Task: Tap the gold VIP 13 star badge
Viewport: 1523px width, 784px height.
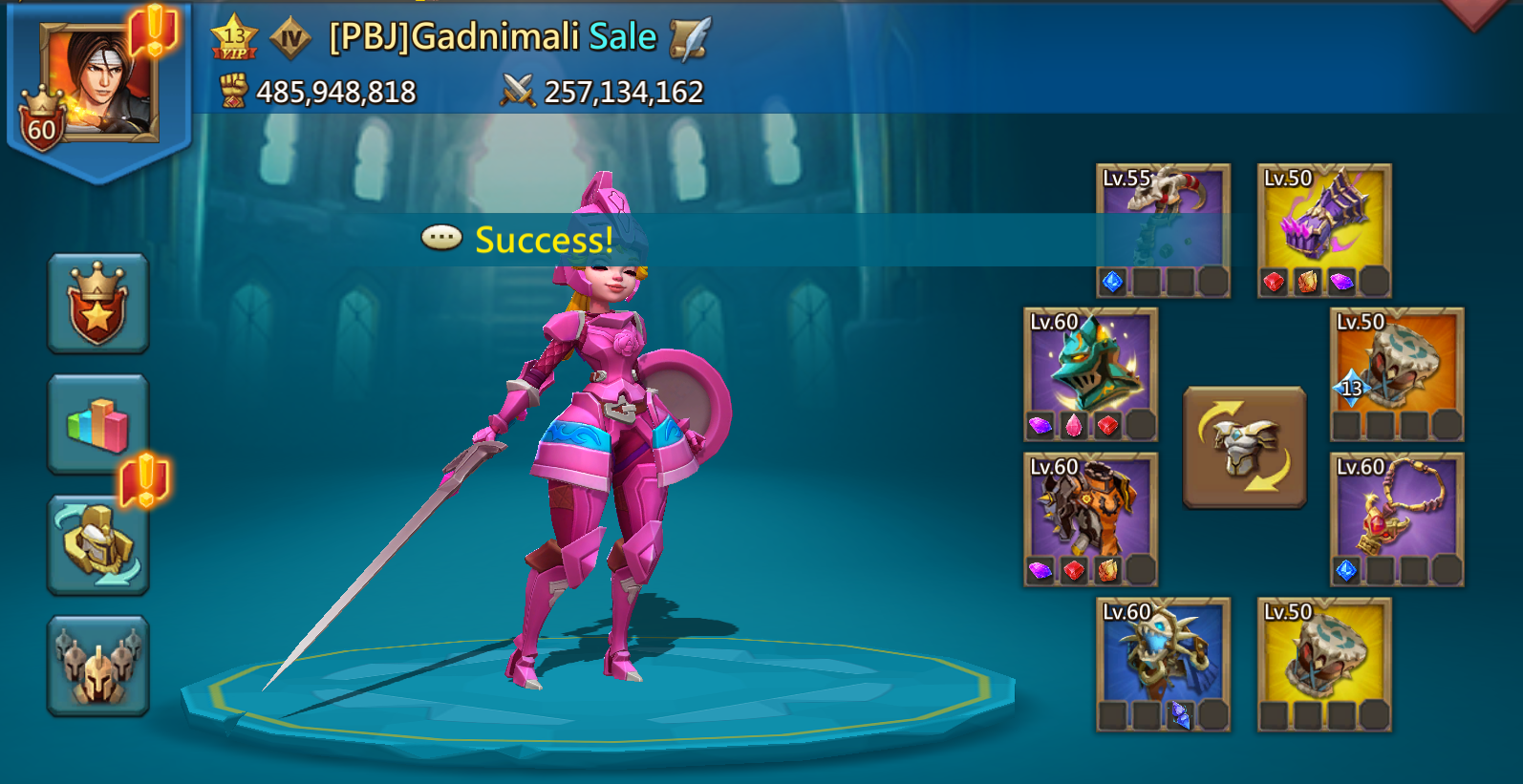Action: pyautogui.click(x=234, y=39)
